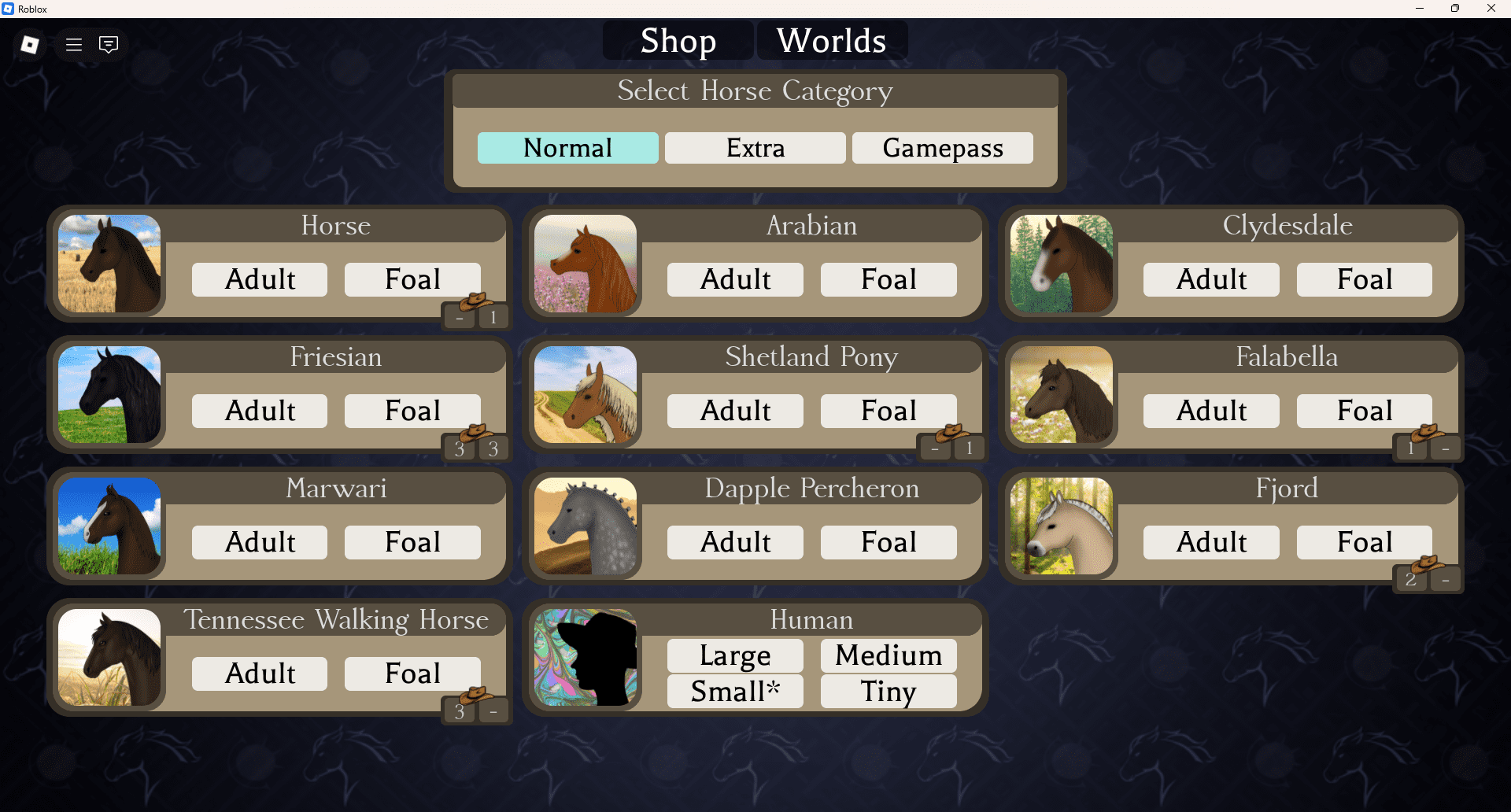The width and height of the screenshot is (1511, 812).
Task: Open the Roblox hamburger menu
Action: tap(74, 45)
